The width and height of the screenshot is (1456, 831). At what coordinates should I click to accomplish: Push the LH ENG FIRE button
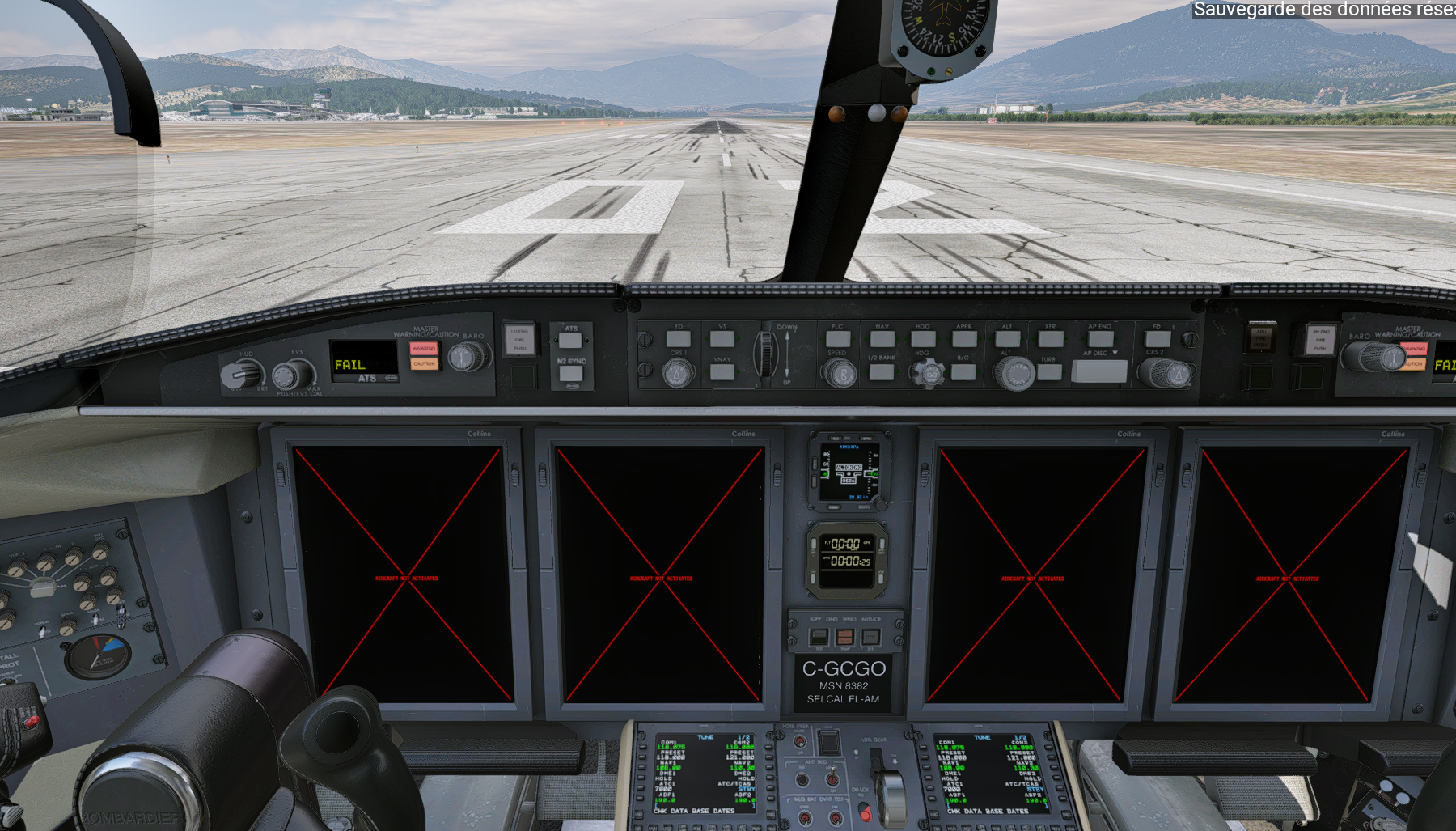click(x=519, y=340)
